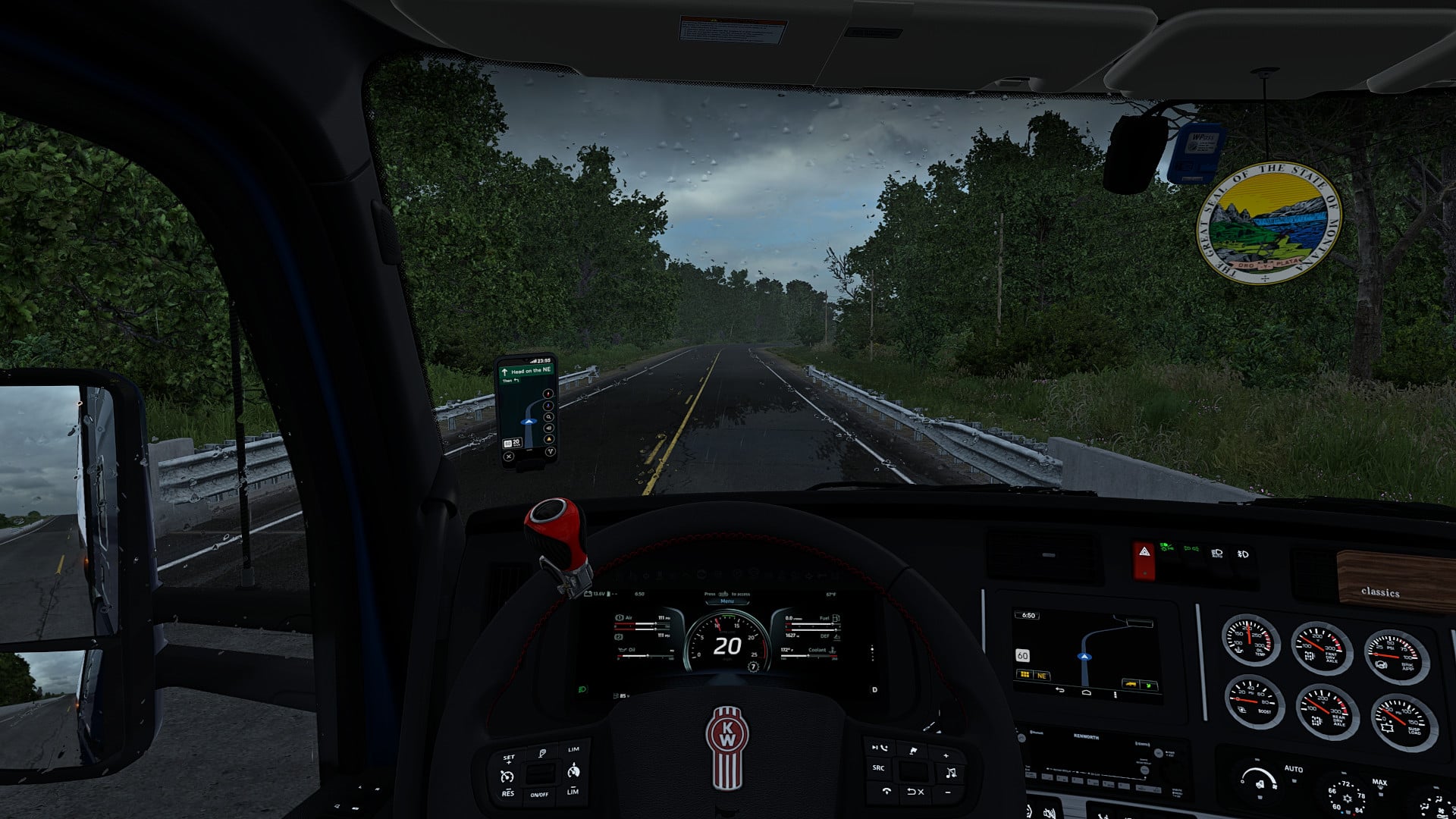The height and width of the screenshot is (819, 1456).
Task: Toggle the NE compass orientation on the nav display
Action: pos(1042,676)
